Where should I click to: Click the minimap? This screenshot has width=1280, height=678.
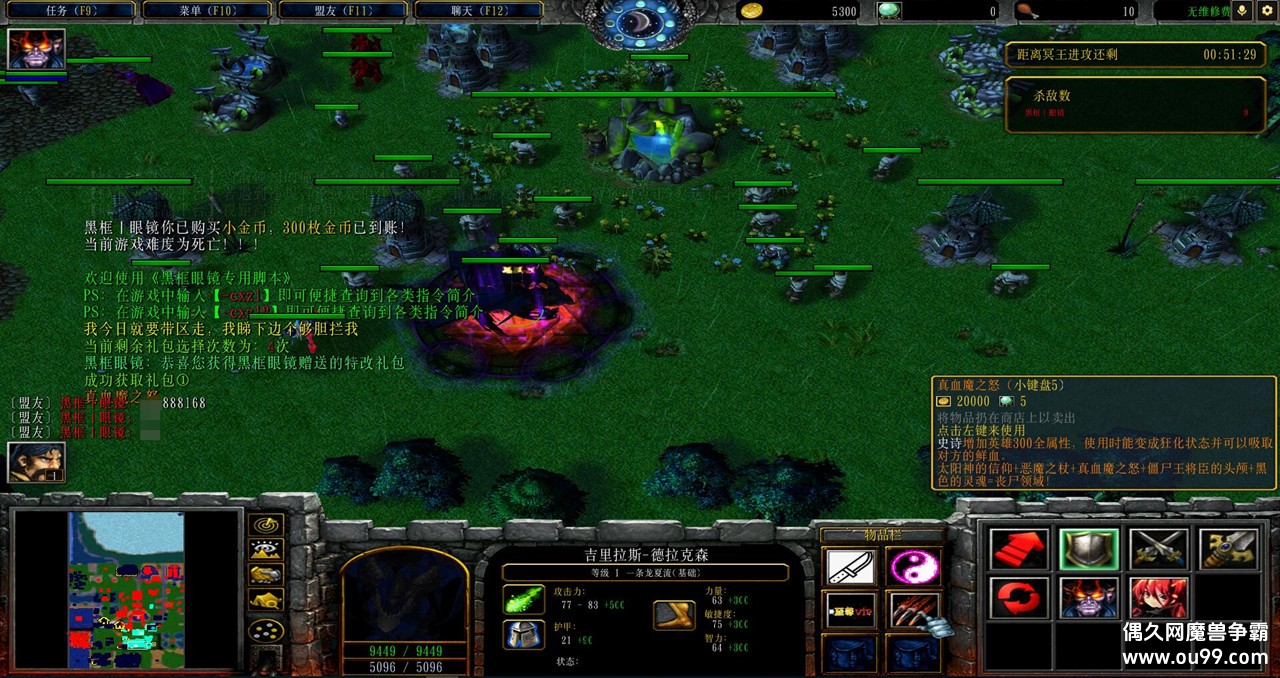[x=127, y=590]
